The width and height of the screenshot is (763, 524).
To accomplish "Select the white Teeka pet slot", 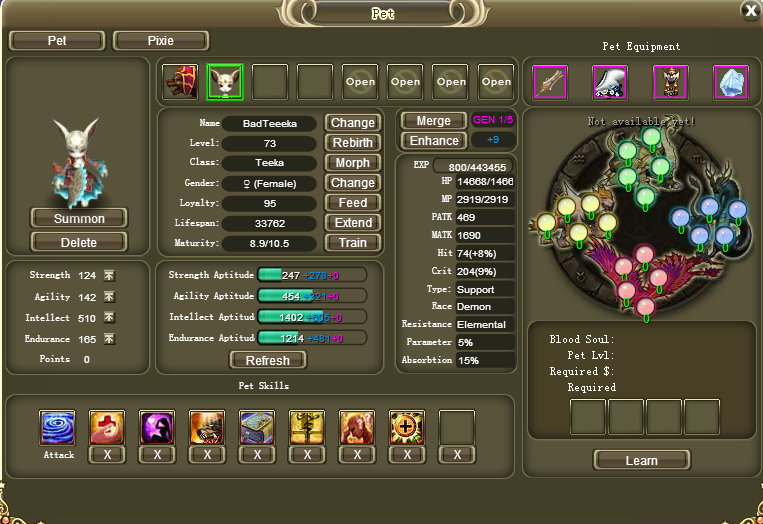I will 225,82.
